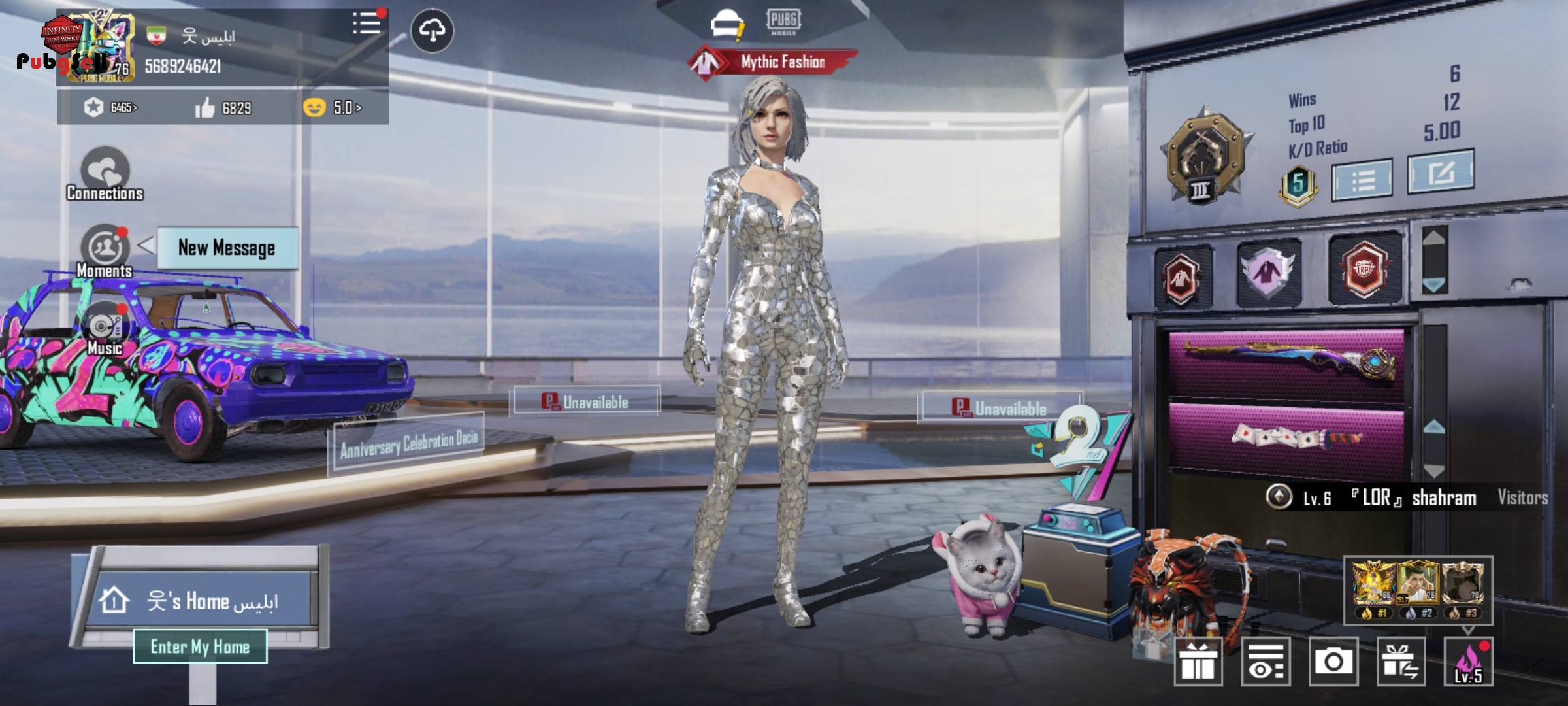Open the stats list button
Viewport: 1568px width, 706px height.
click(1362, 179)
